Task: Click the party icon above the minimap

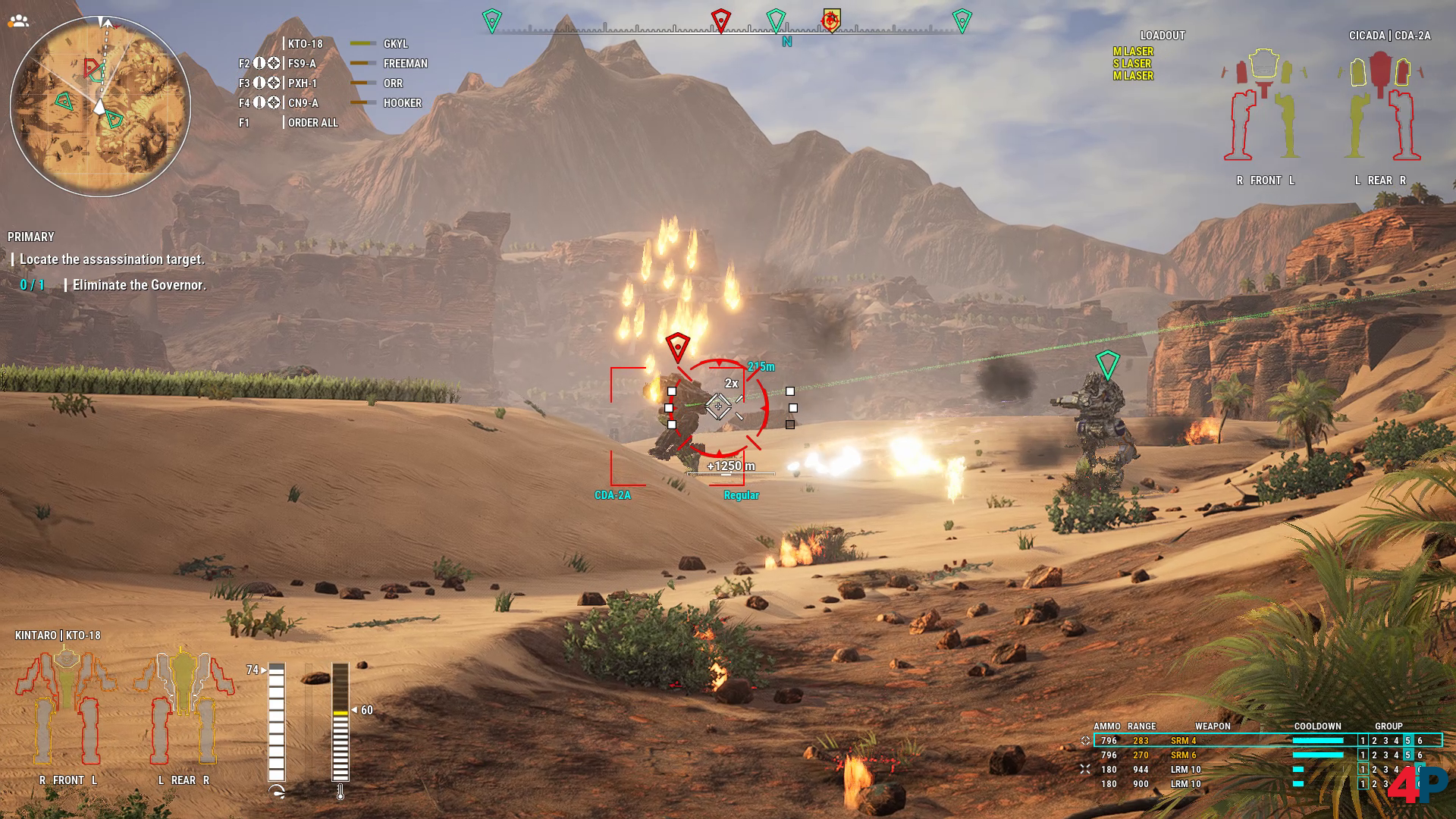Action: 18,20
